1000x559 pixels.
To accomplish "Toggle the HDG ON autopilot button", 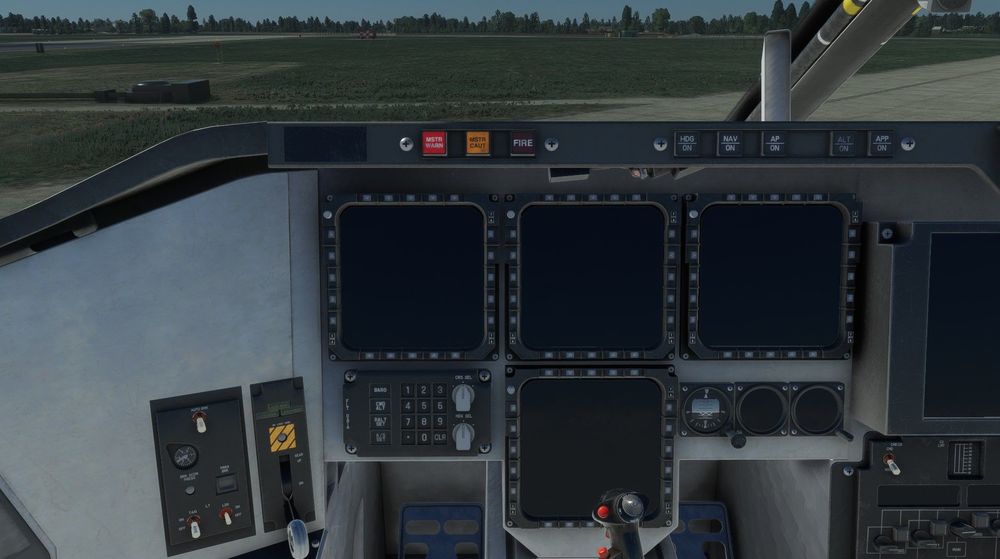I will click(686, 143).
